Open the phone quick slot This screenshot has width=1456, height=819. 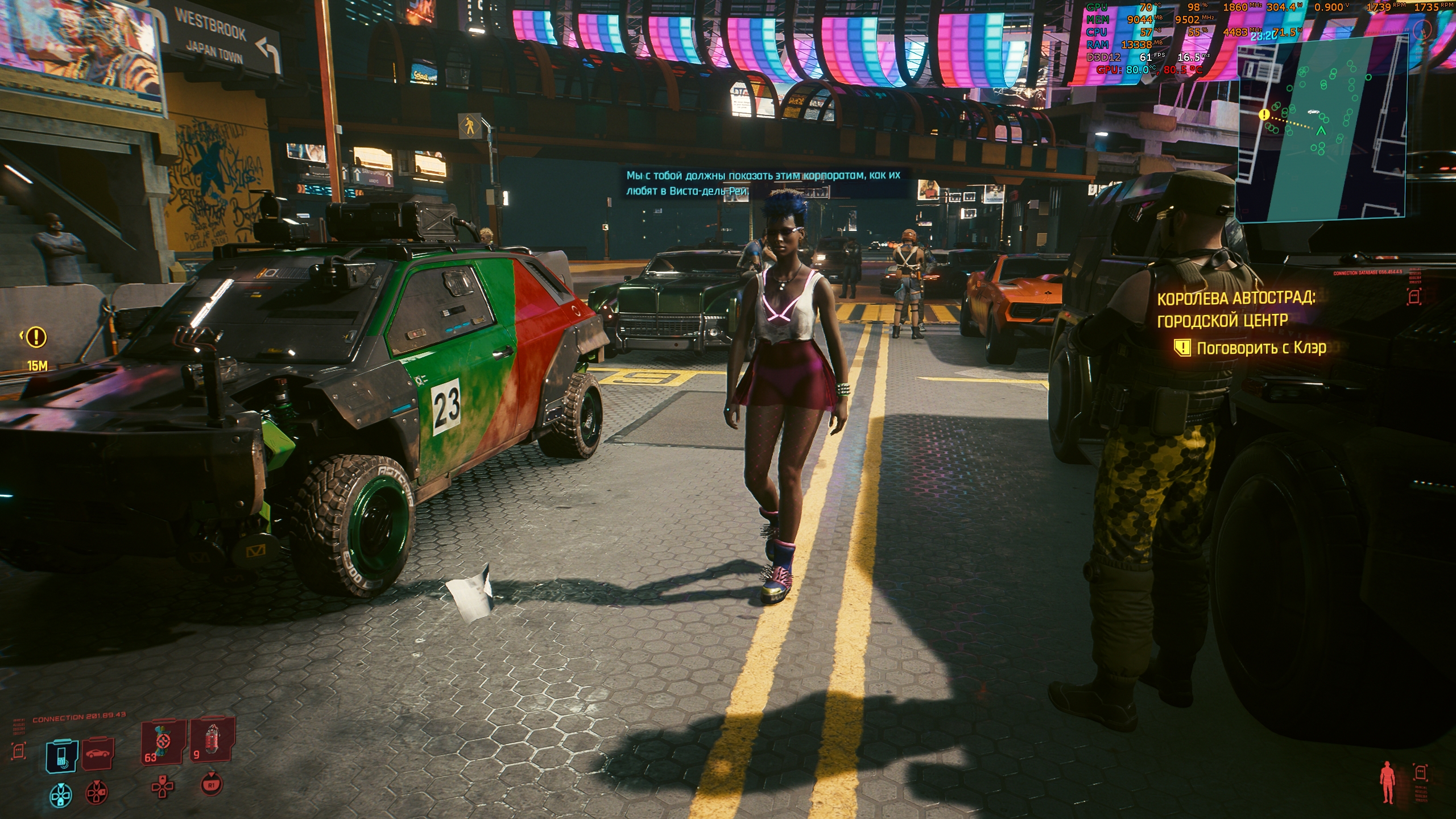click(x=61, y=756)
